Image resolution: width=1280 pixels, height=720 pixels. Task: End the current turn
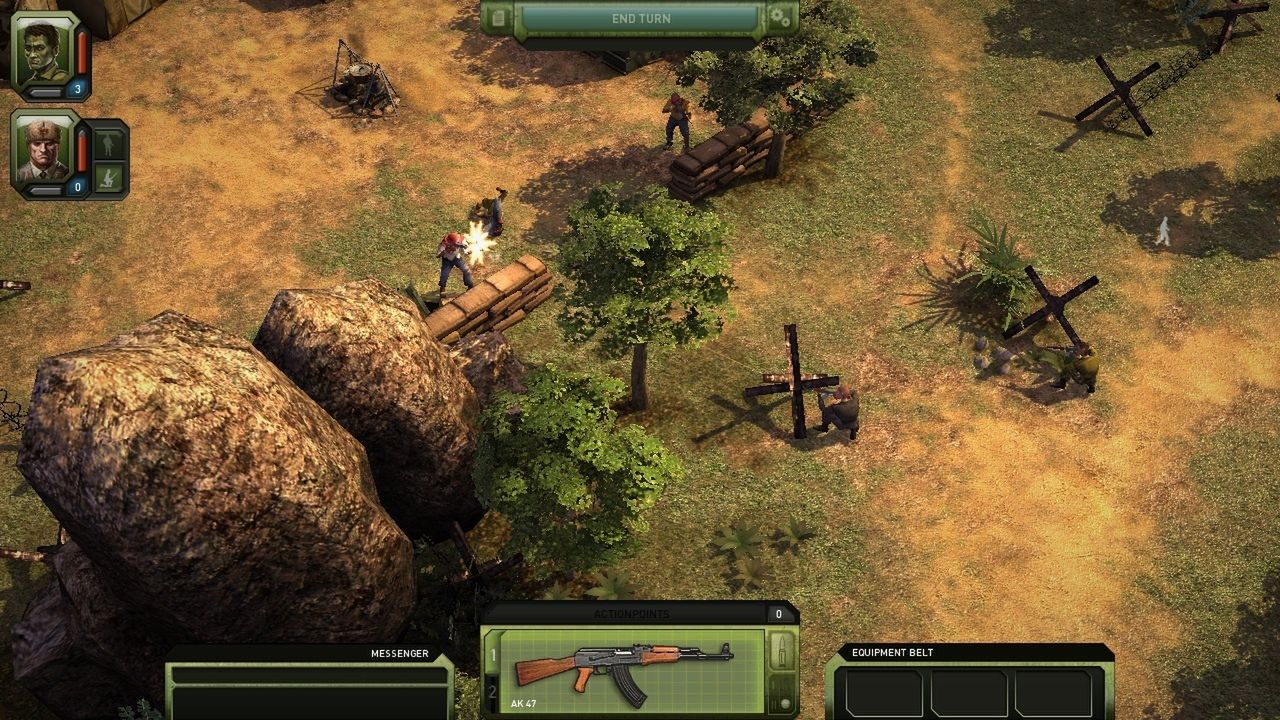(640, 19)
